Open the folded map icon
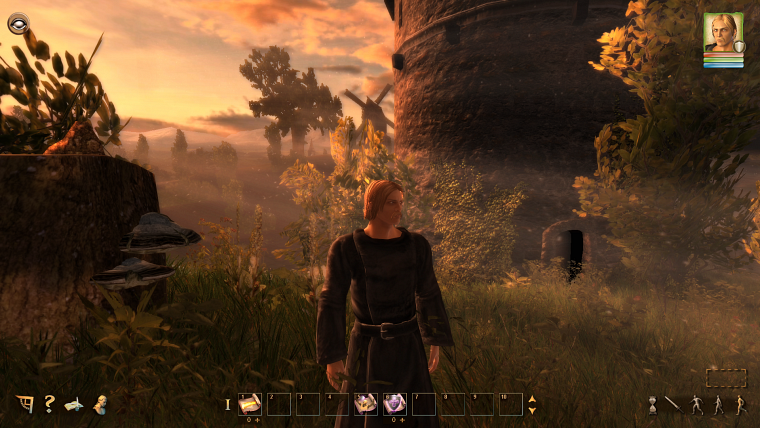This screenshot has width=760, height=428. click(25, 404)
